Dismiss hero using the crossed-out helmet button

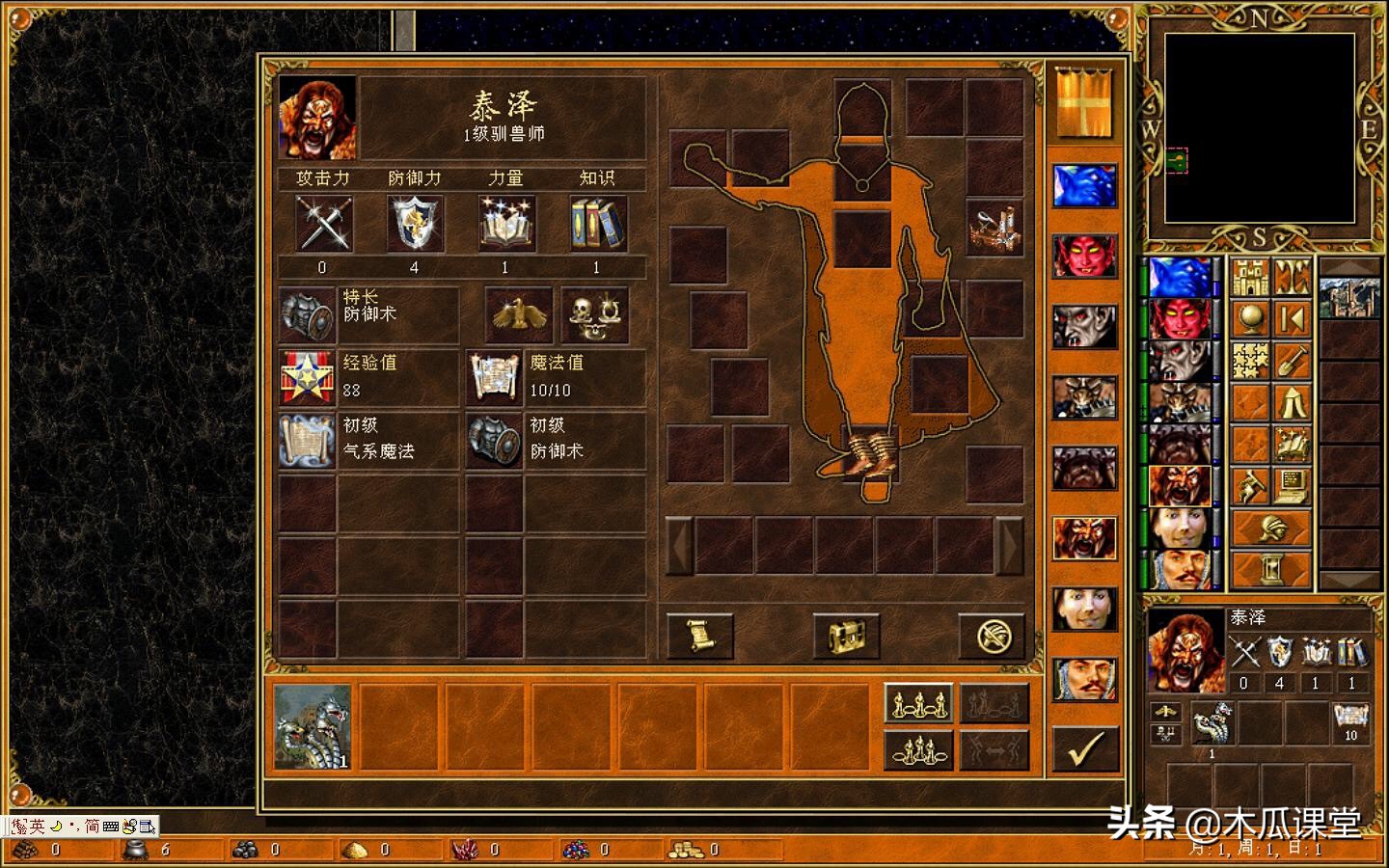991,637
